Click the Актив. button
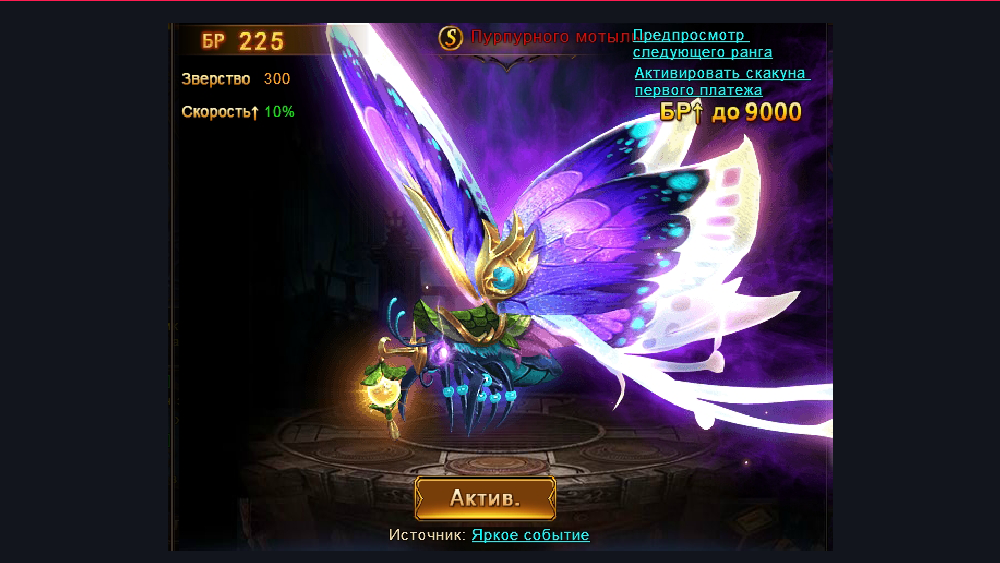 (x=485, y=498)
